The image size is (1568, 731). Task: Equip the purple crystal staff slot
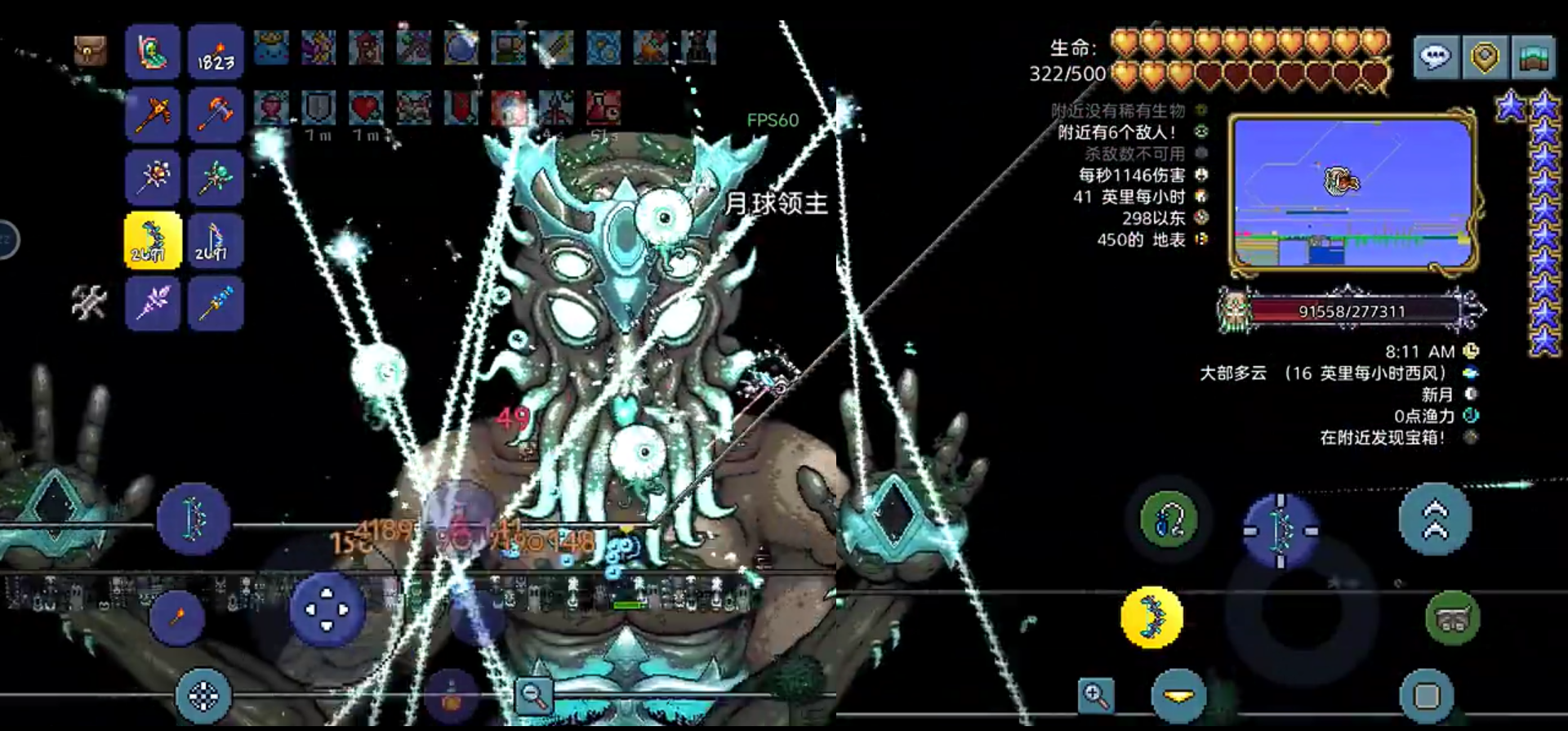point(153,303)
